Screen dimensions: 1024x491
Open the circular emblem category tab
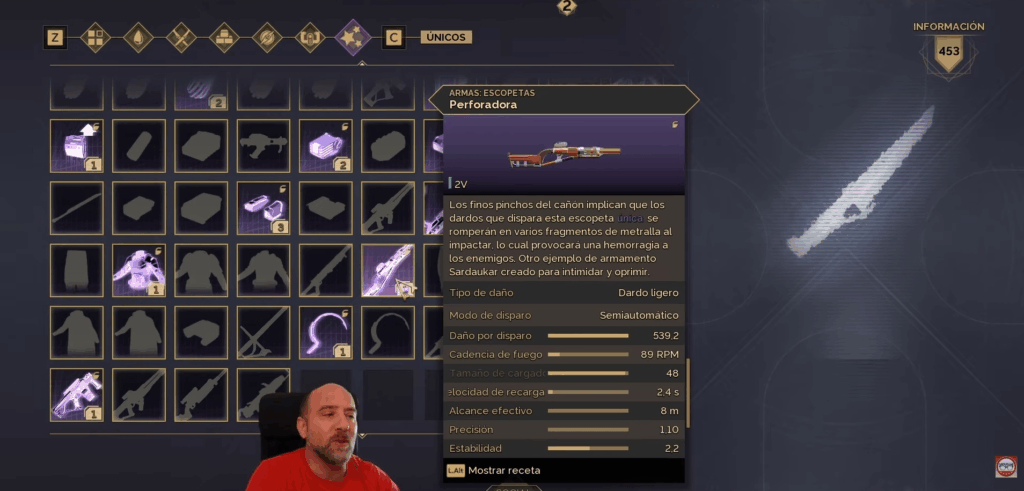[267, 38]
